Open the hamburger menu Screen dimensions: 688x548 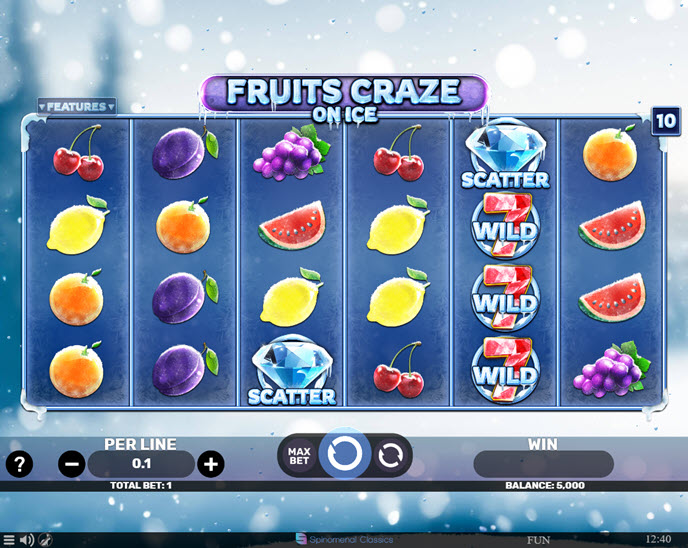(9, 540)
